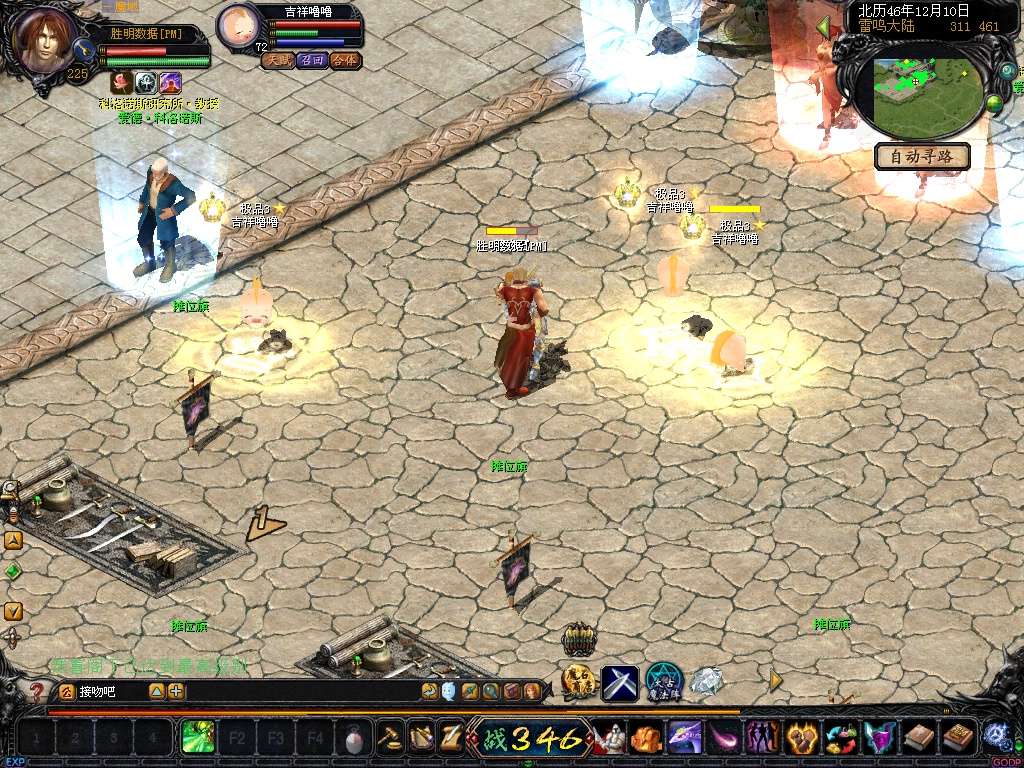
Task: Collapse minimap with the green arrow
Action: click(825, 26)
